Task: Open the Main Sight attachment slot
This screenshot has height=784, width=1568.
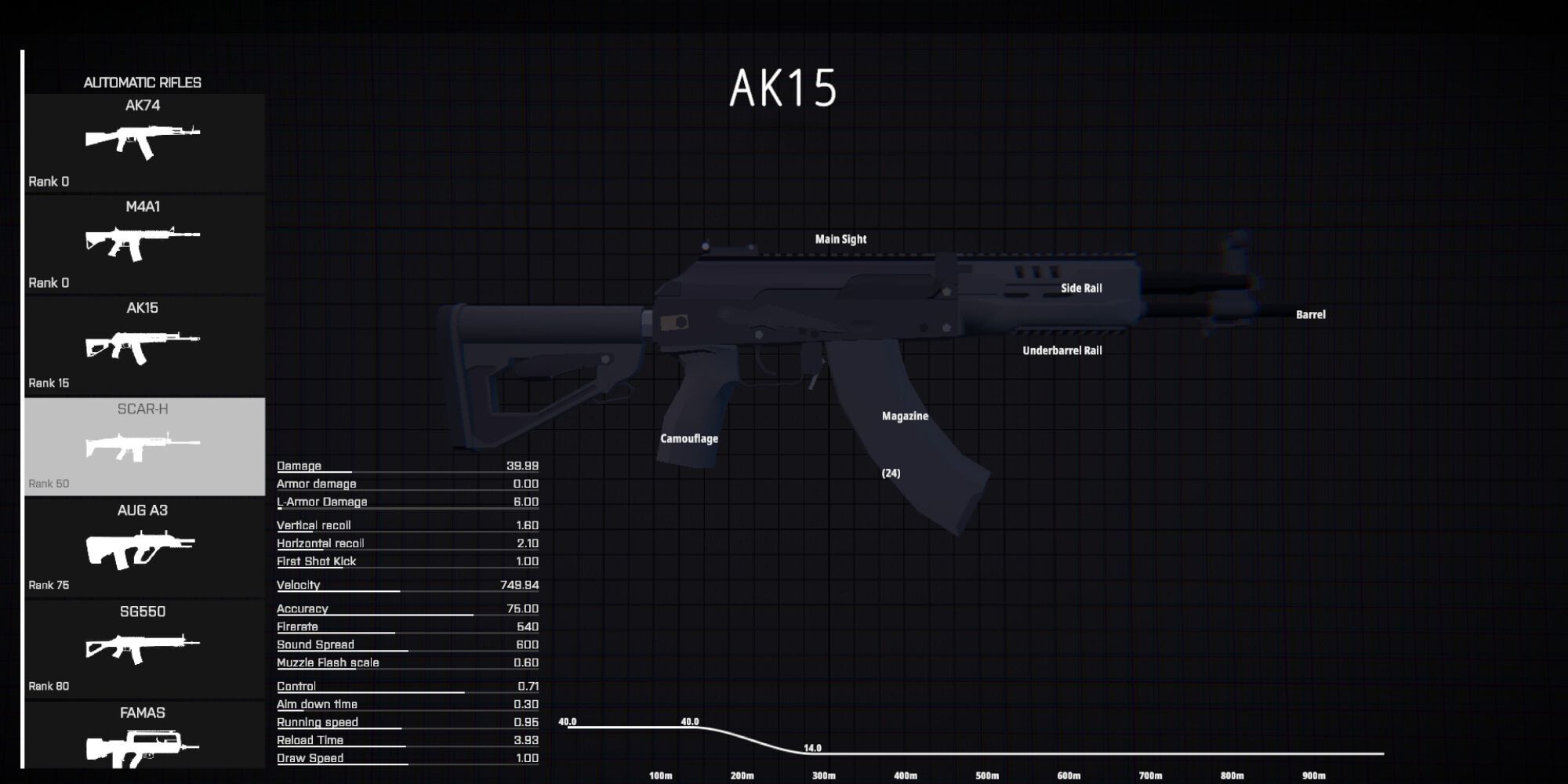Action: (x=840, y=238)
